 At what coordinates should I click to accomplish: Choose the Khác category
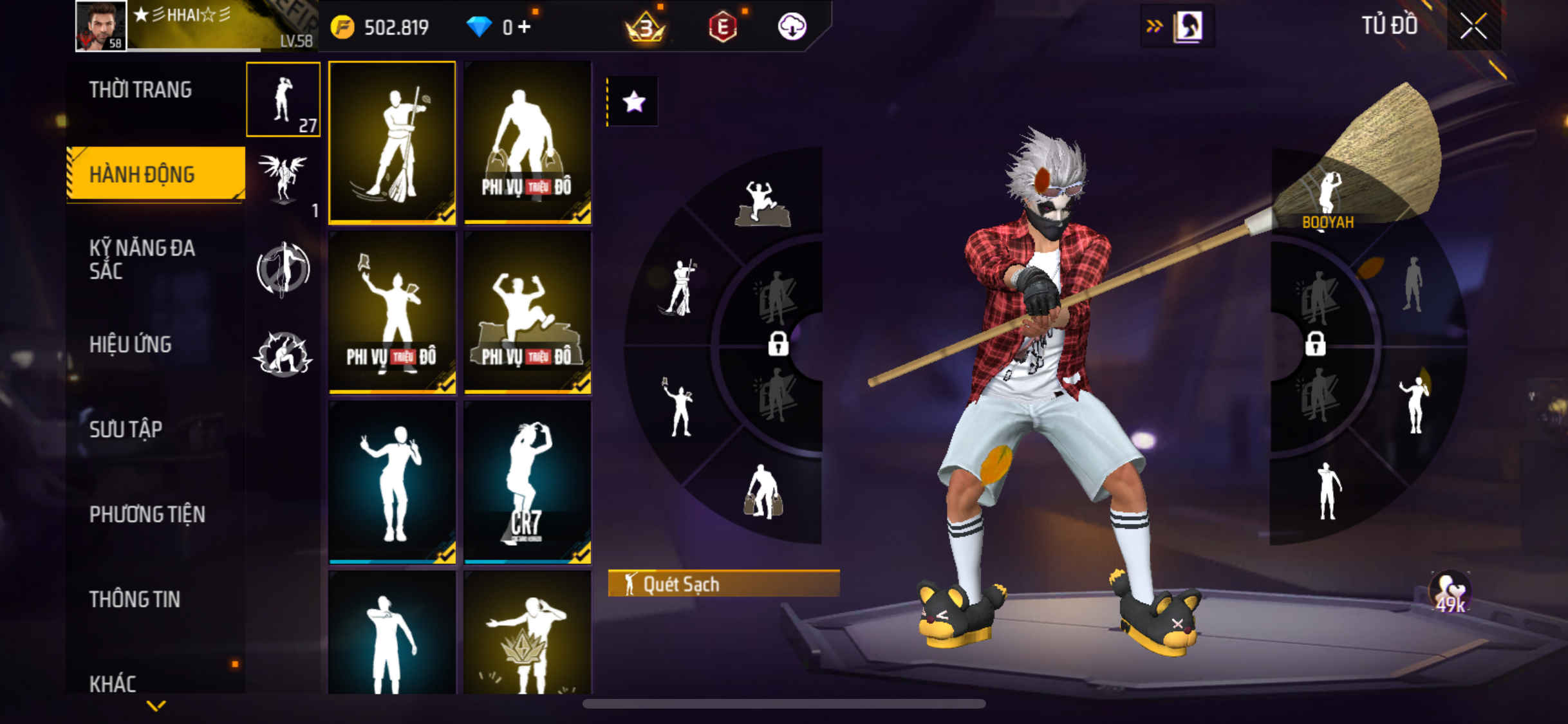(x=113, y=683)
